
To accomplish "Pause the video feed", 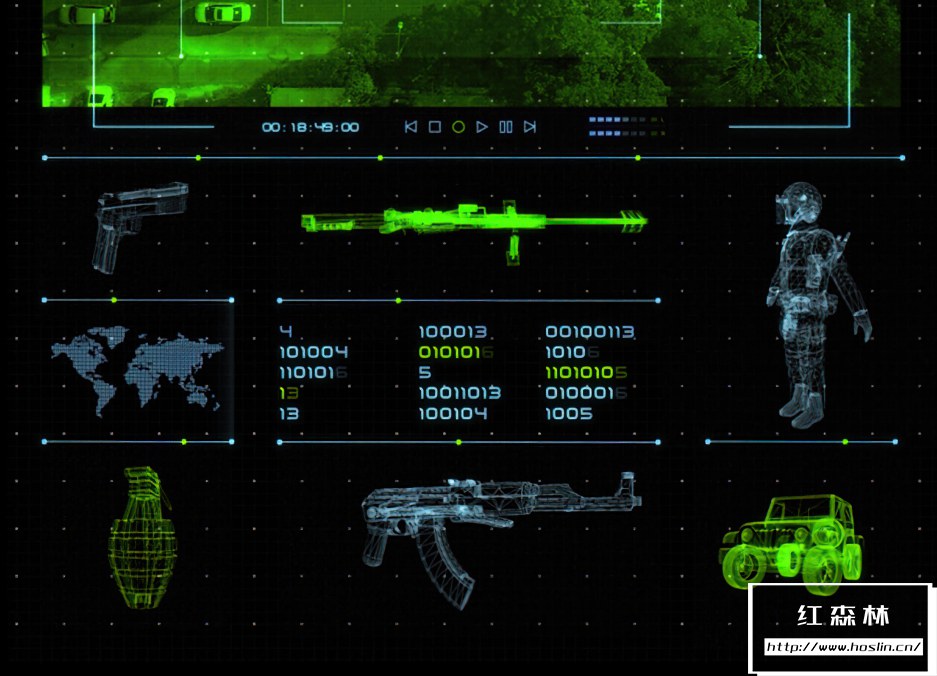I will point(506,127).
